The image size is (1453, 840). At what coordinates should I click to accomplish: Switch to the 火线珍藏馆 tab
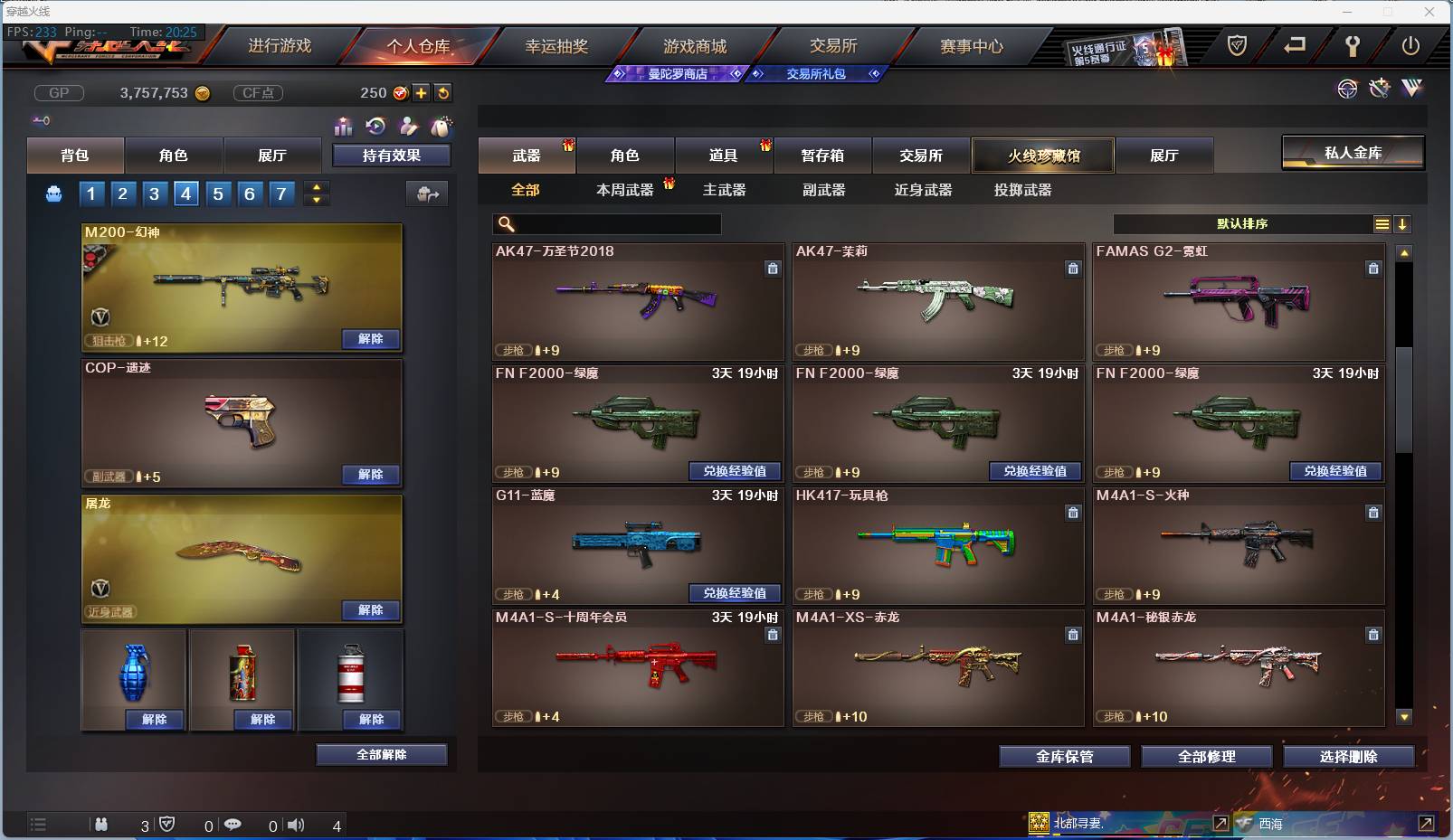click(1043, 155)
